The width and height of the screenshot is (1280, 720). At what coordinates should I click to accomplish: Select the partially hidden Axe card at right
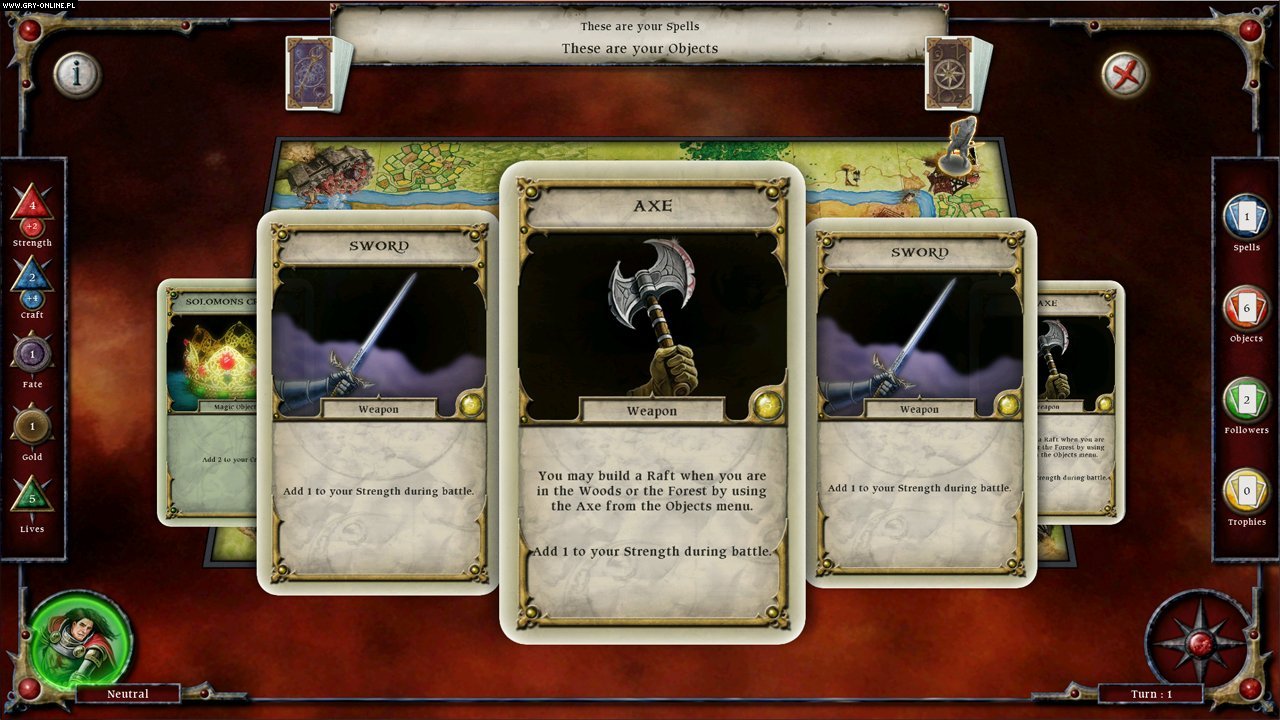point(1082,400)
